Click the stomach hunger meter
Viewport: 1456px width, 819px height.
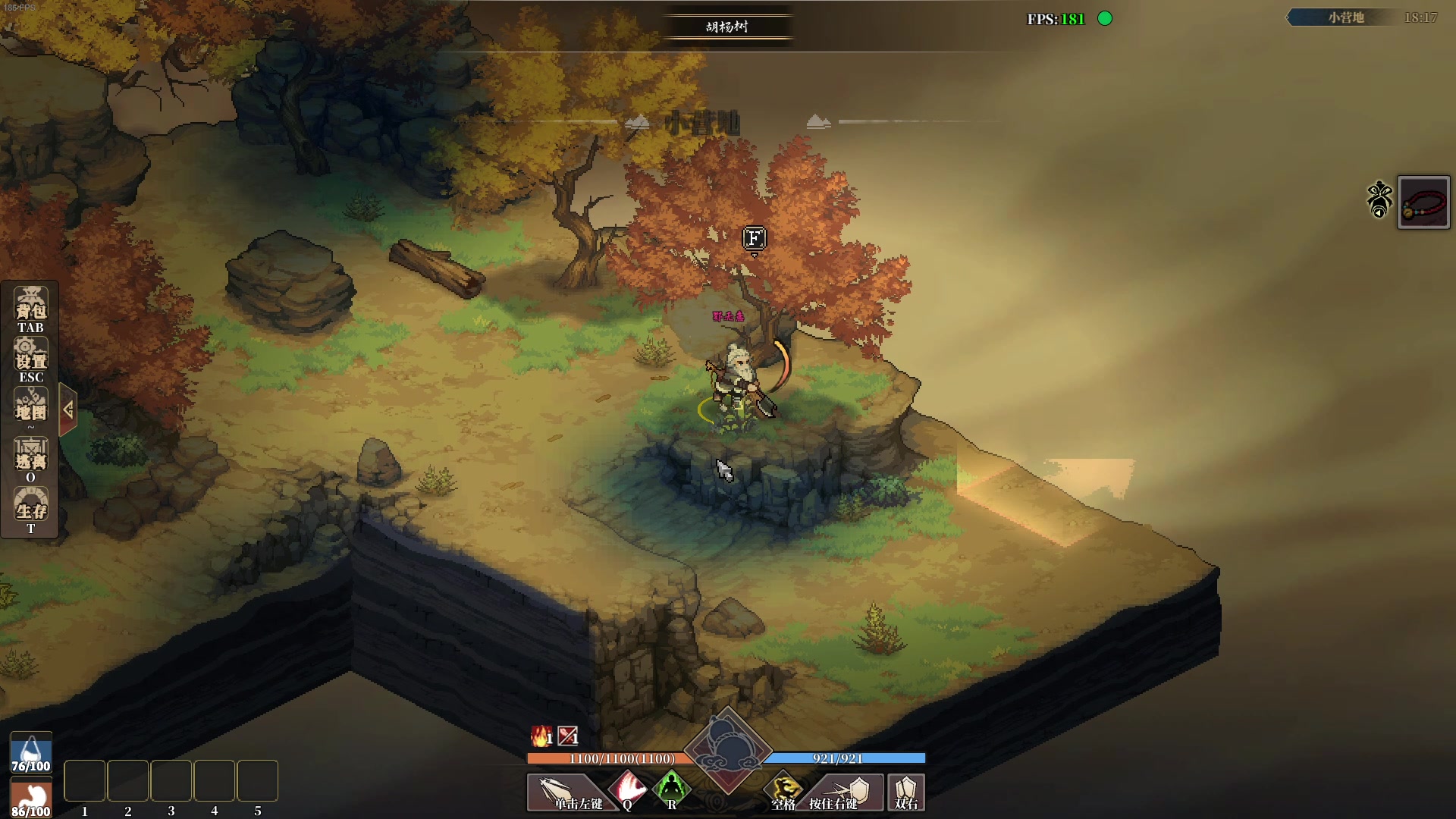pyautogui.click(x=30, y=798)
